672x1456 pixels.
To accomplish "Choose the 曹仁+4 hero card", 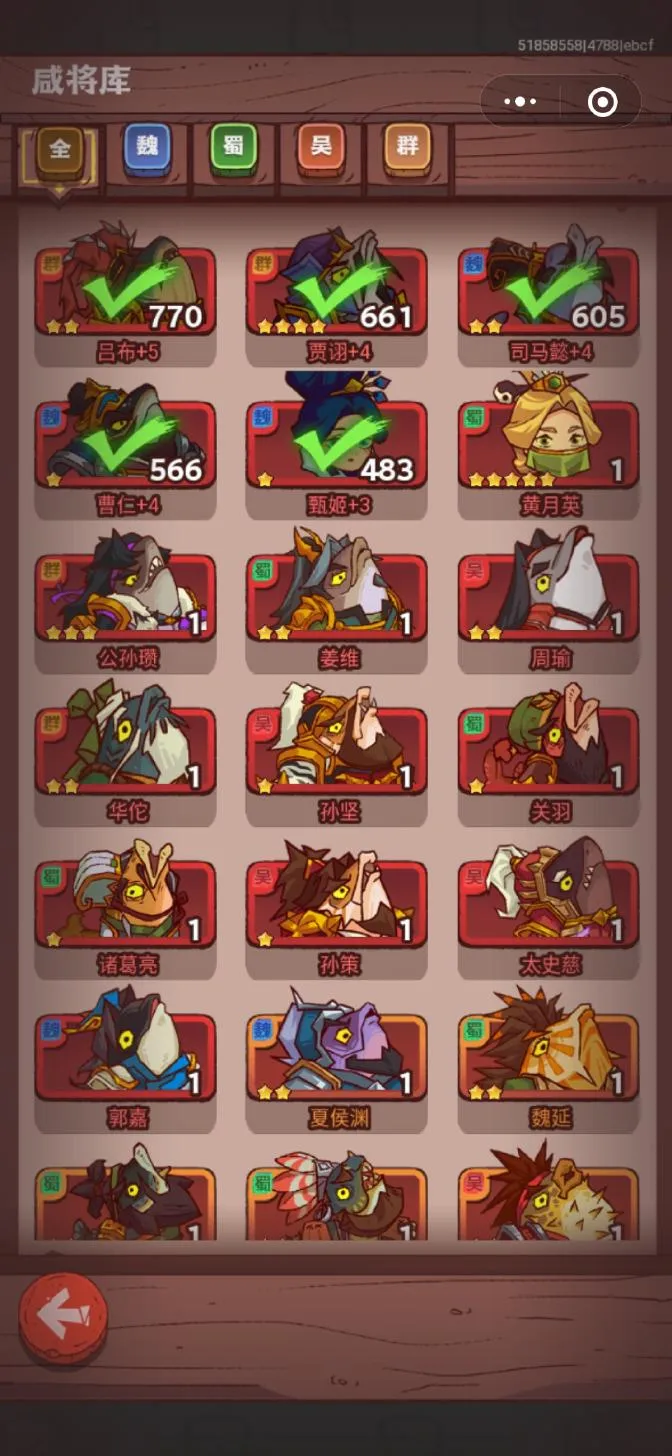I will click(x=126, y=445).
